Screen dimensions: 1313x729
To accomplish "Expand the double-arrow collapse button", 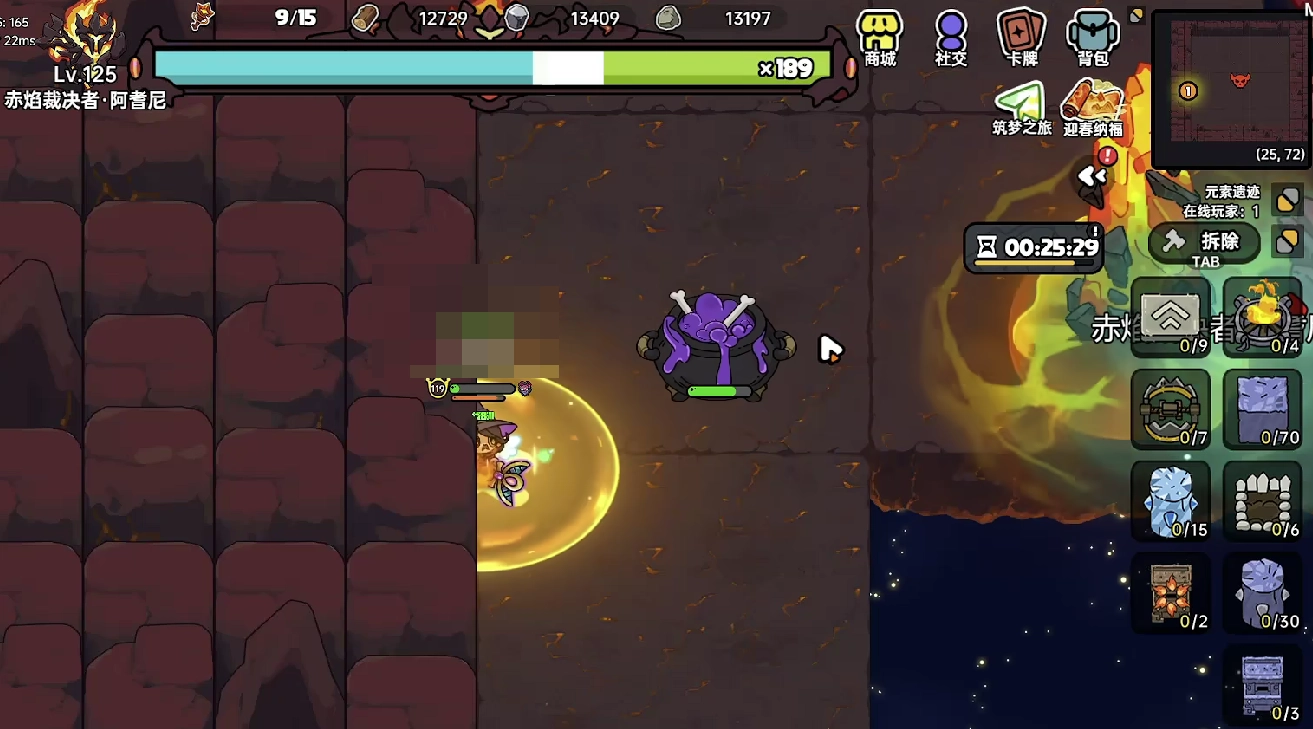I will click(x=1091, y=178).
